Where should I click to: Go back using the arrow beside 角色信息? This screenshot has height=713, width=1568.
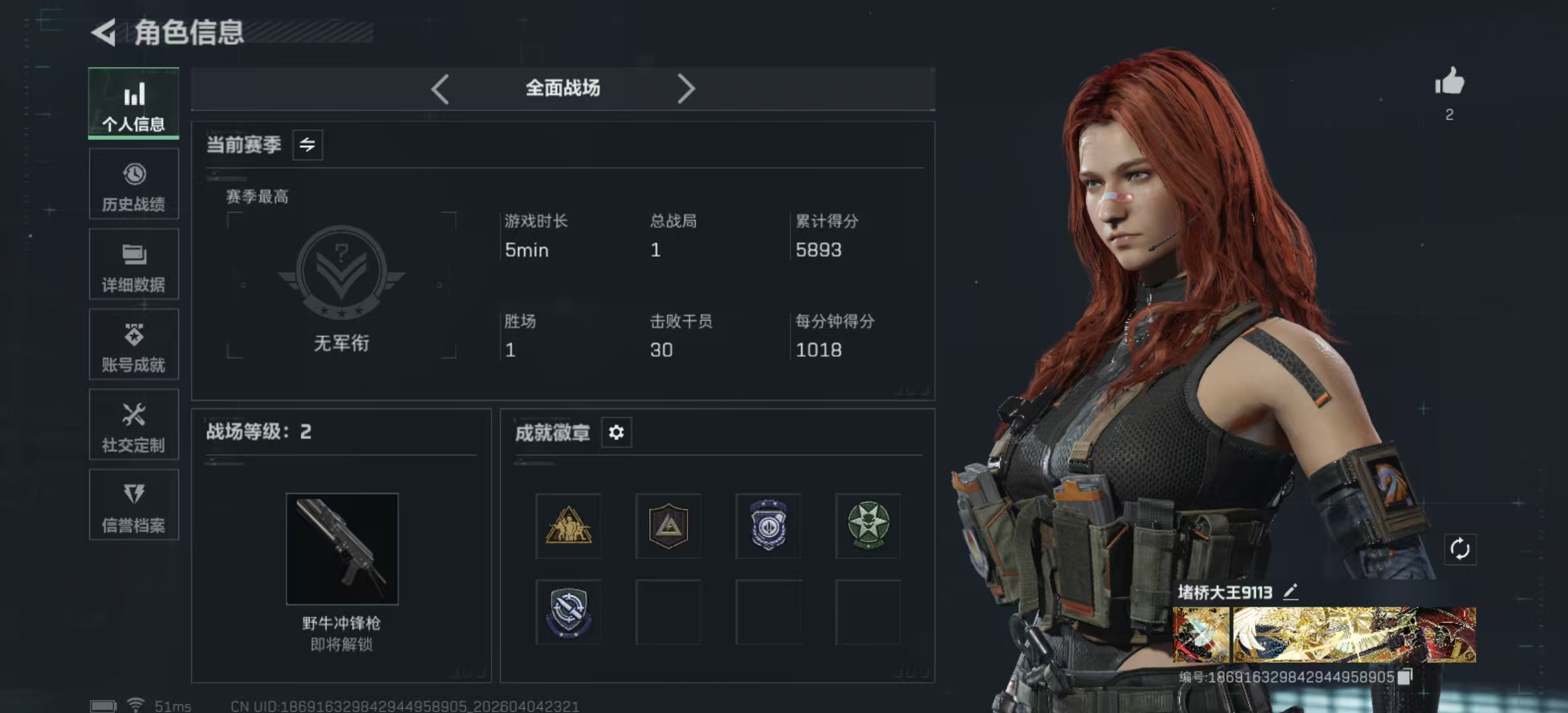coord(104,32)
